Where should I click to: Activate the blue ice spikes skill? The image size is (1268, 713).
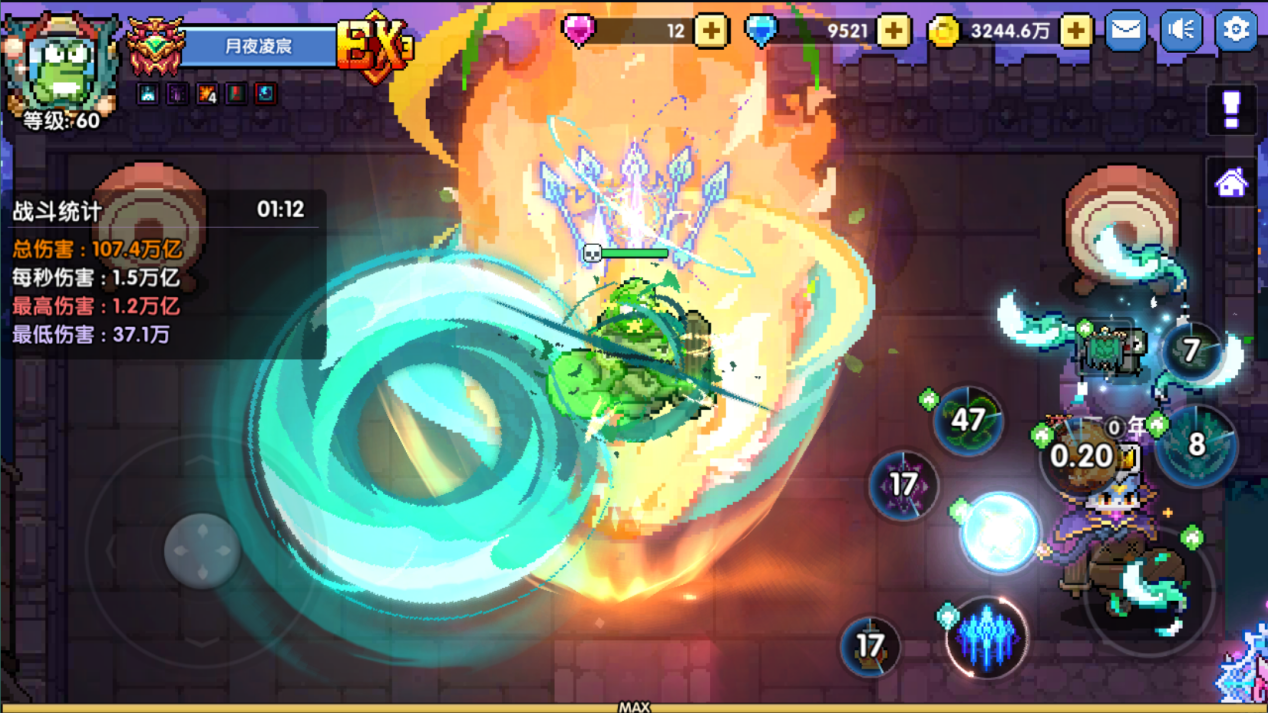click(987, 637)
